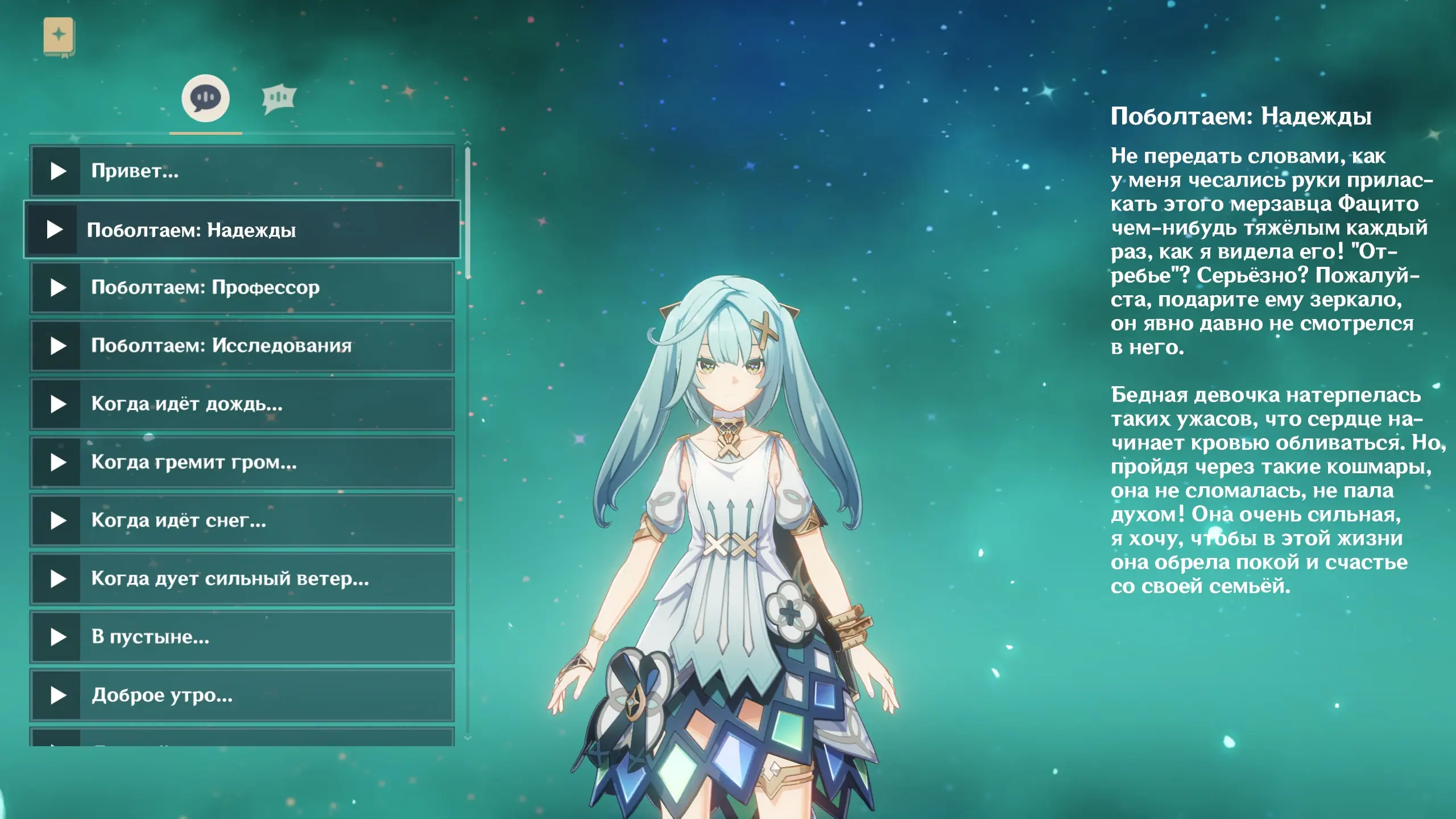Choose "Поболтаем: Профессор" voice line
Image resolution: width=1456 pixels, height=819 pixels.
242,288
